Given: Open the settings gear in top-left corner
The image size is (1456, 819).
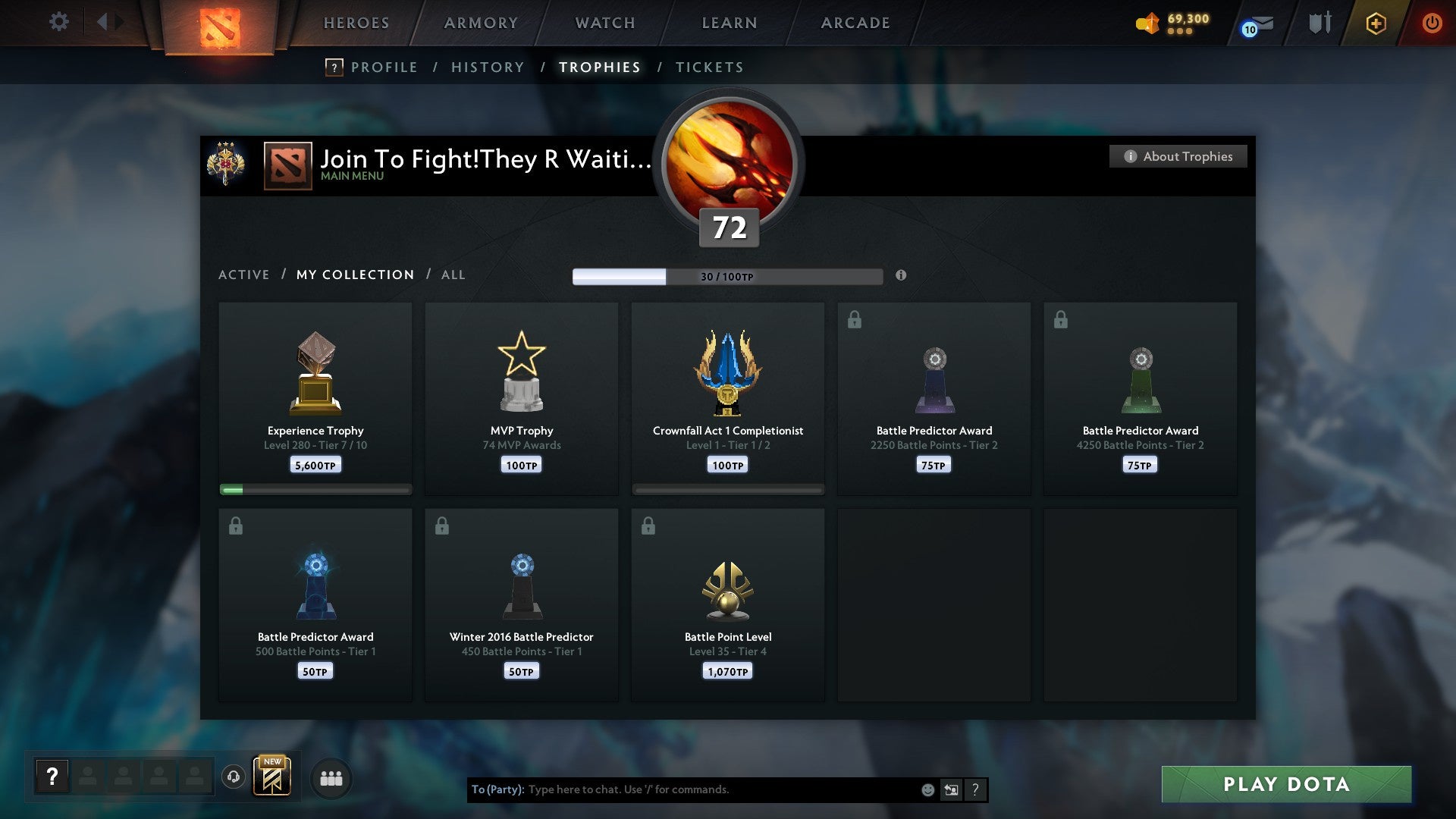Looking at the screenshot, I should pyautogui.click(x=59, y=22).
